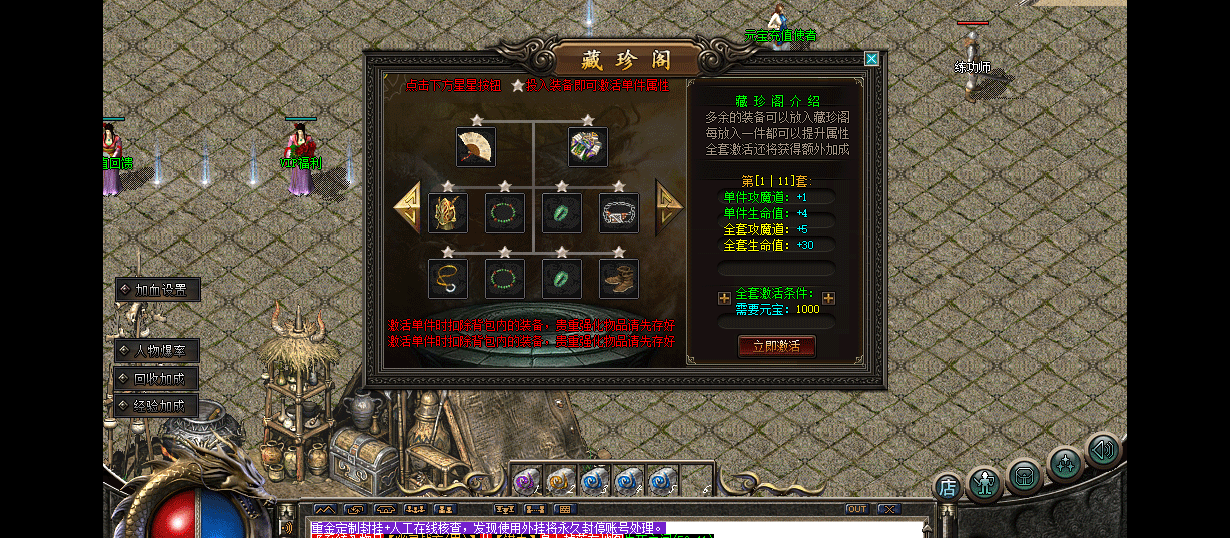
Task: Select the folding fan equipment slot
Action: point(476,147)
